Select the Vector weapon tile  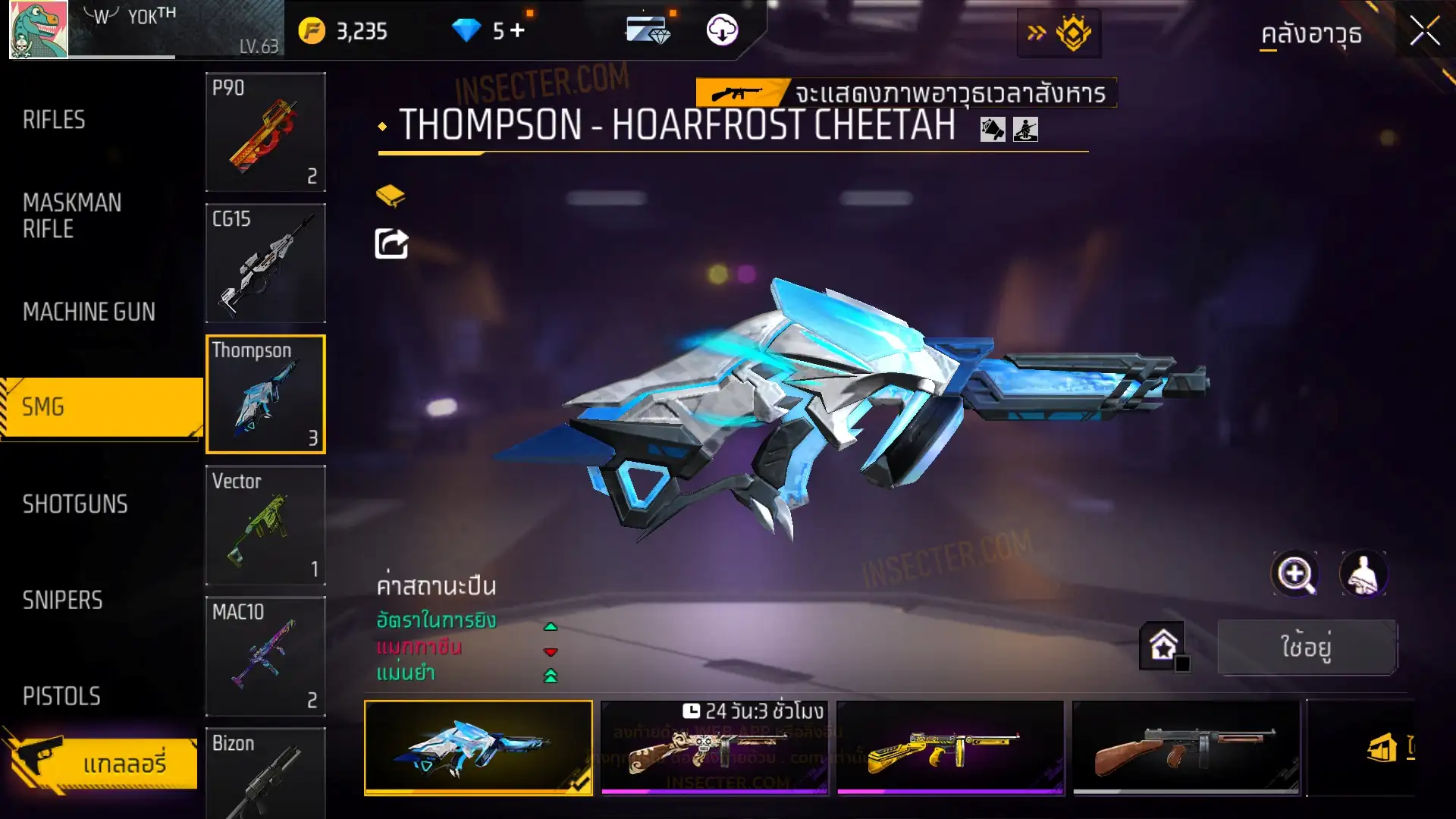[x=265, y=525]
